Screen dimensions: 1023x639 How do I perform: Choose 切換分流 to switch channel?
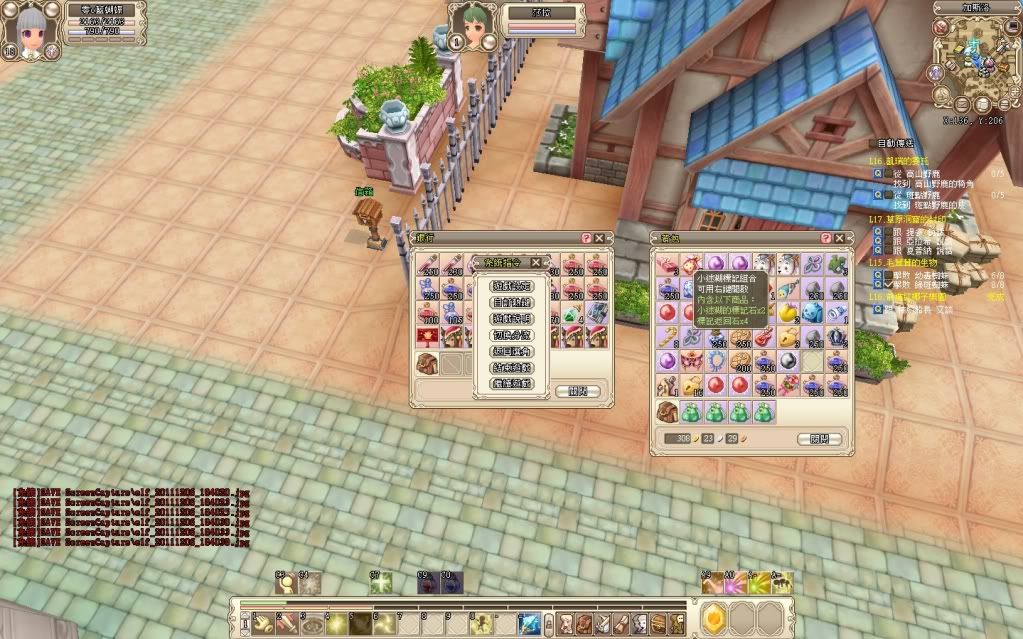click(x=511, y=334)
